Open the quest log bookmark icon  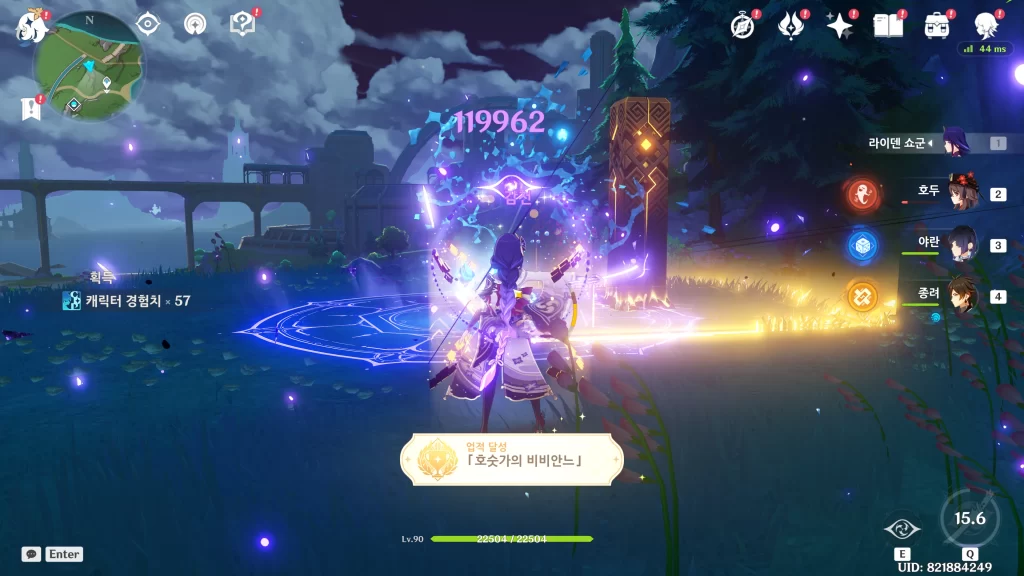click(x=29, y=108)
